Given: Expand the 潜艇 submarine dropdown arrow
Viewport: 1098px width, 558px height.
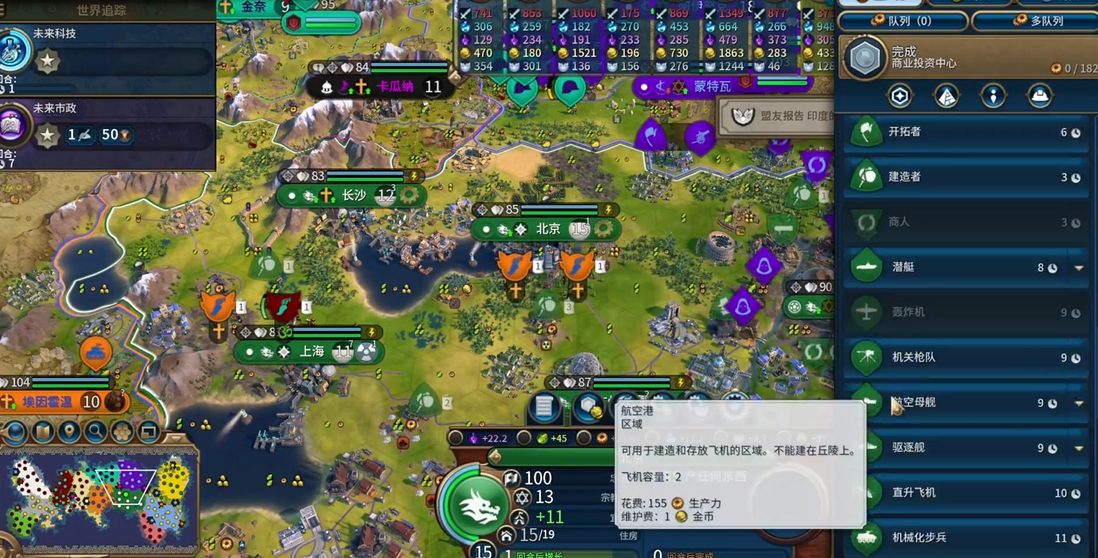Looking at the screenshot, I should [x=1079, y=268].
